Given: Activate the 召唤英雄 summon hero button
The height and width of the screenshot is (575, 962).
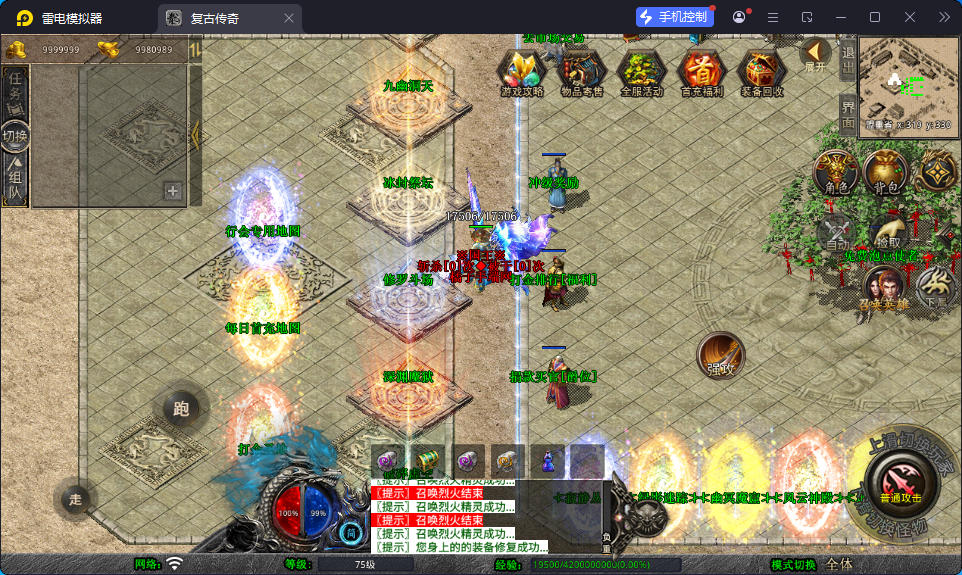Looking at the screenshot, I should pos(884,287).
